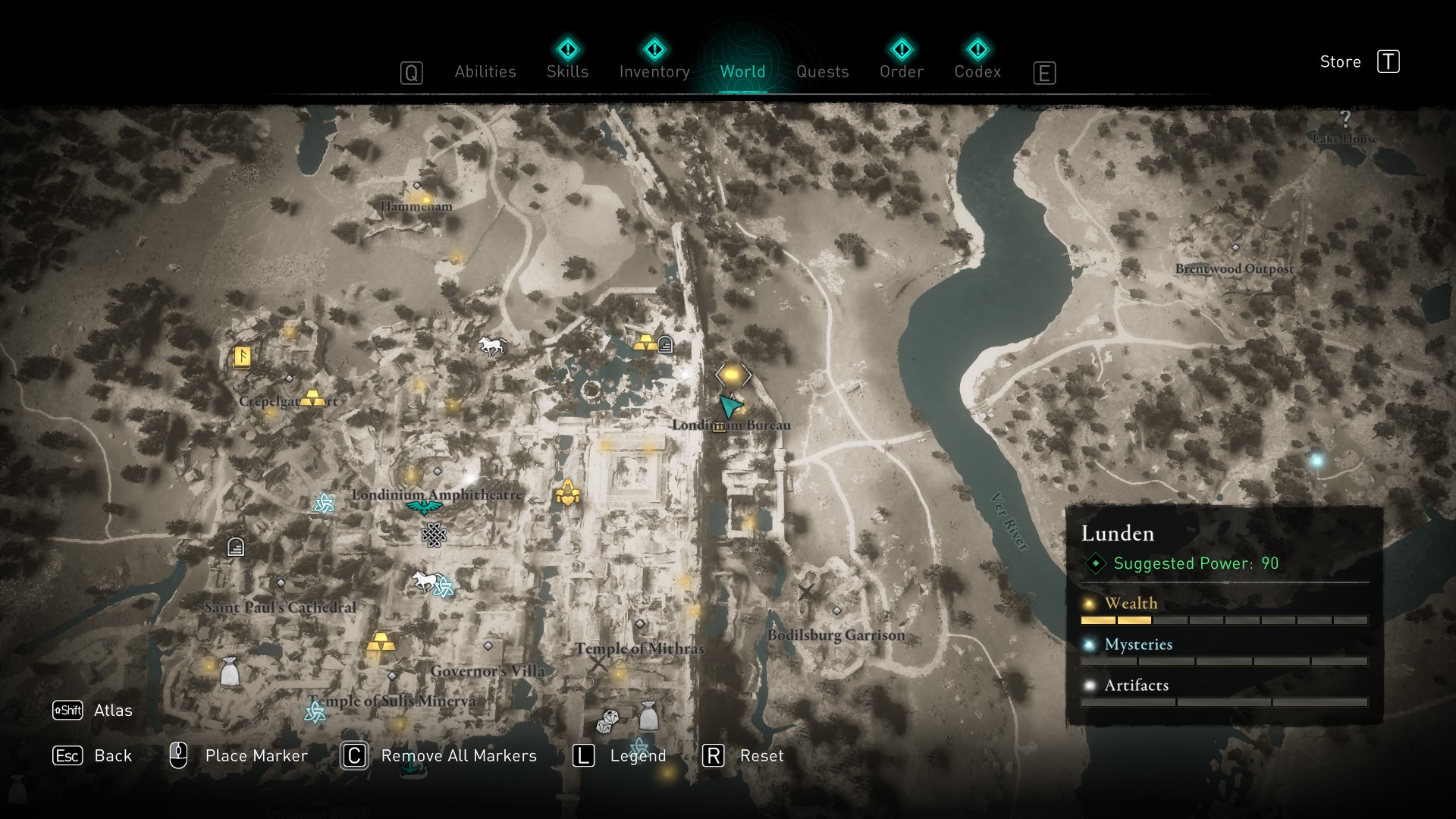This screenshot has height=819, width=1456.
Task: Select the gold helmet gear marker
Action: (567, 494)
